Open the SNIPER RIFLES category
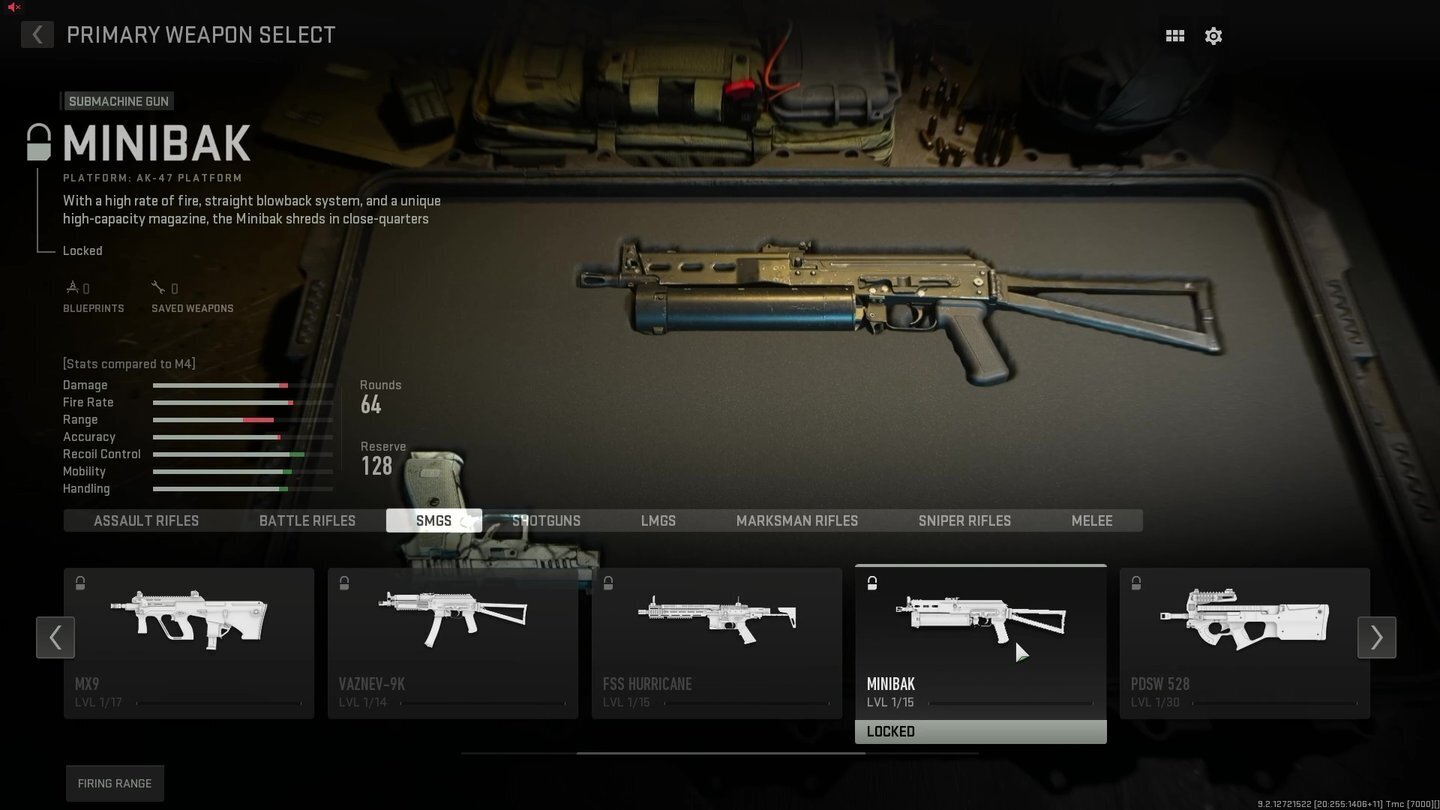The image size is (1440, 810). point(964,520)
